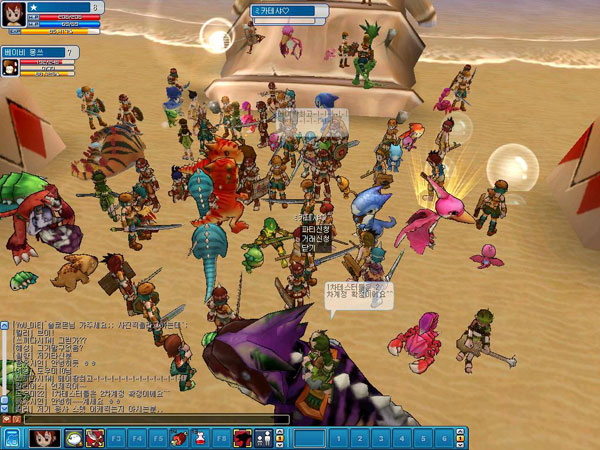Viewport: 600px width, 450px height.
Task: Use the red potion bottle in the hotbar
Action: tap(199, 438)
